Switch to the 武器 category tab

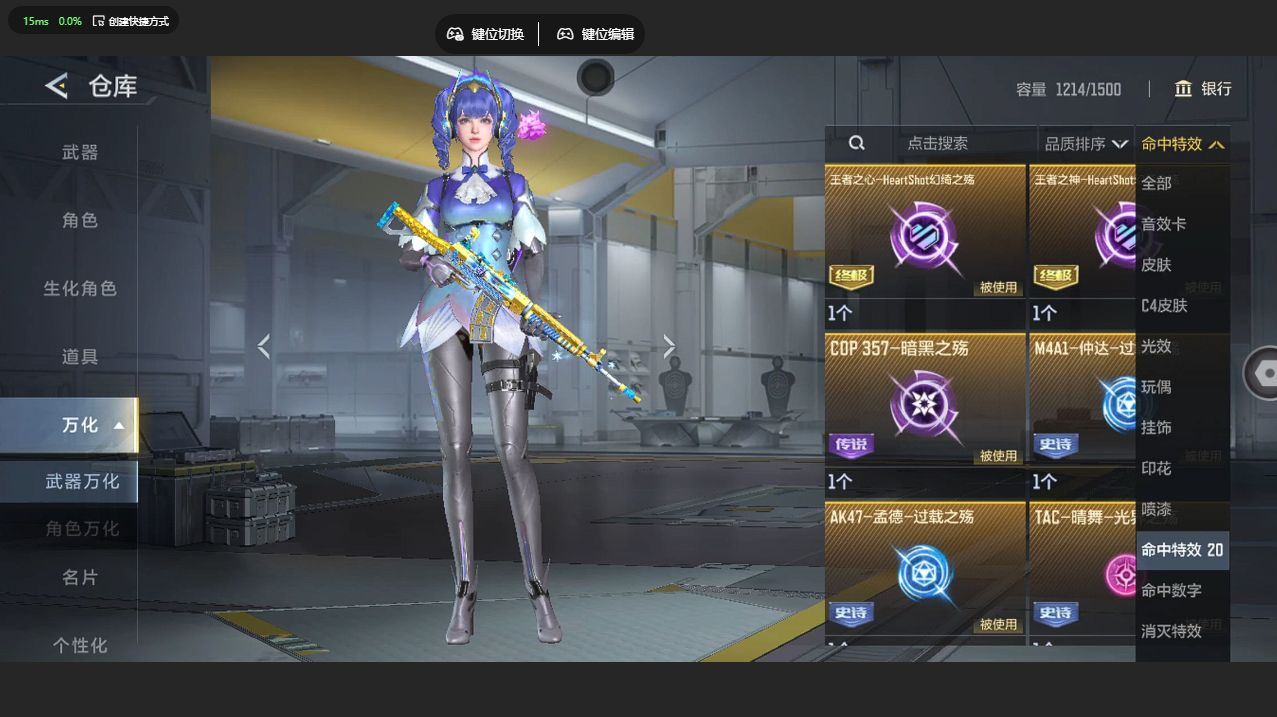[80, 152]
